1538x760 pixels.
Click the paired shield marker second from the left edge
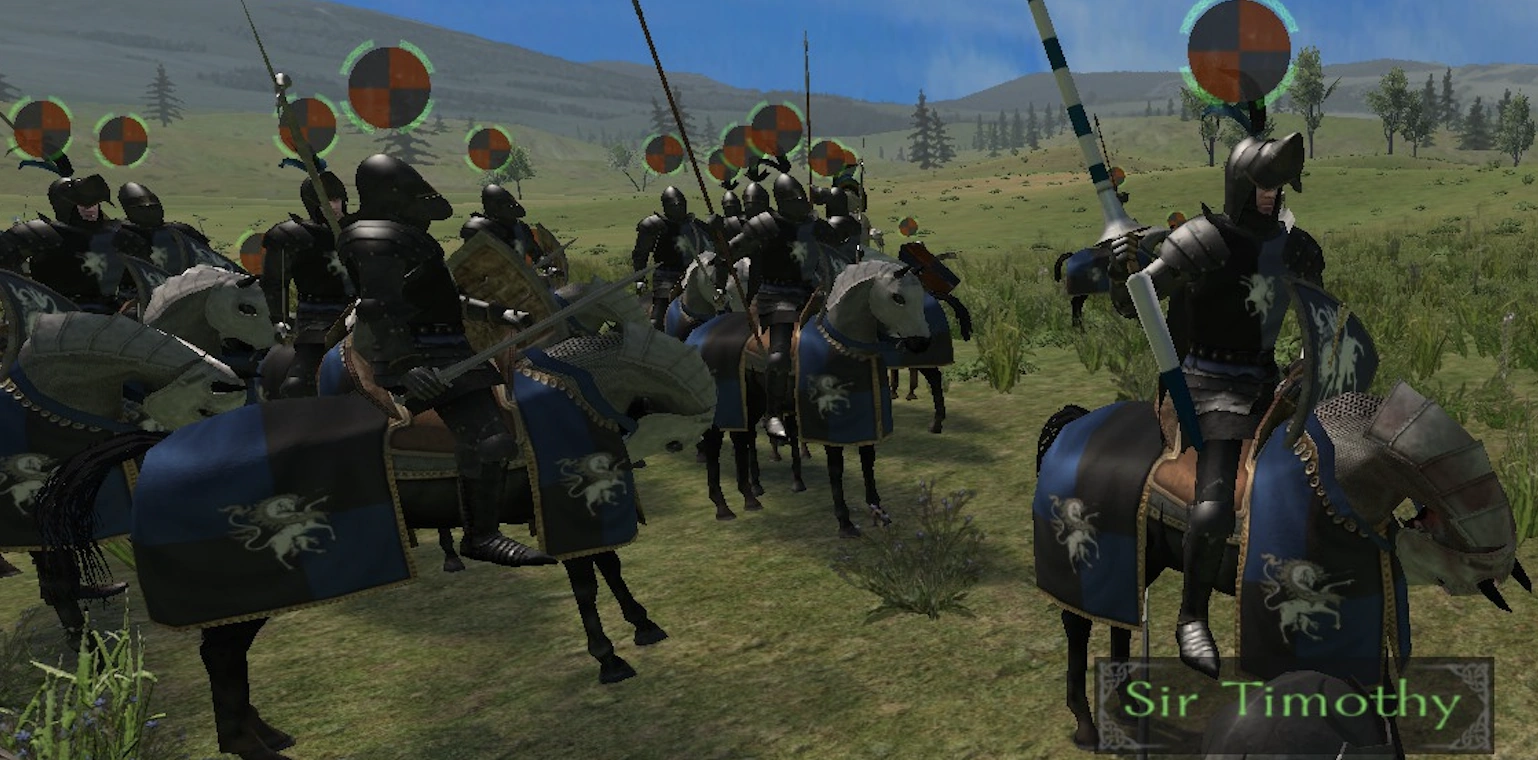click(x=120, y=140)
